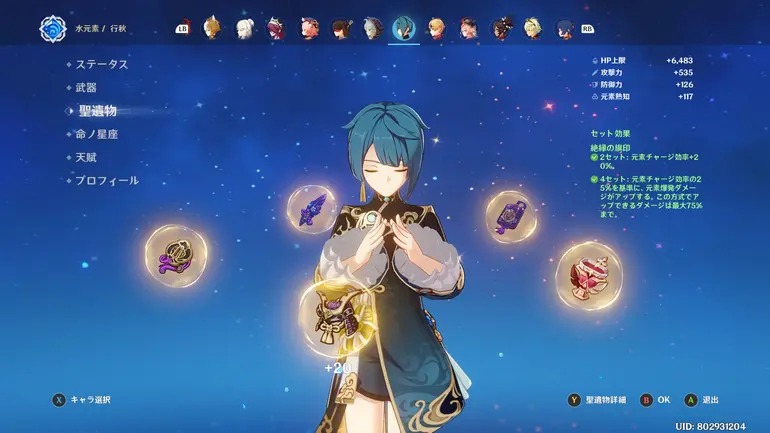This screenshot has height=433, width=770.
Task: Select the white-haired character portrait
Action: pyautogui.click(x=243, y=28)
